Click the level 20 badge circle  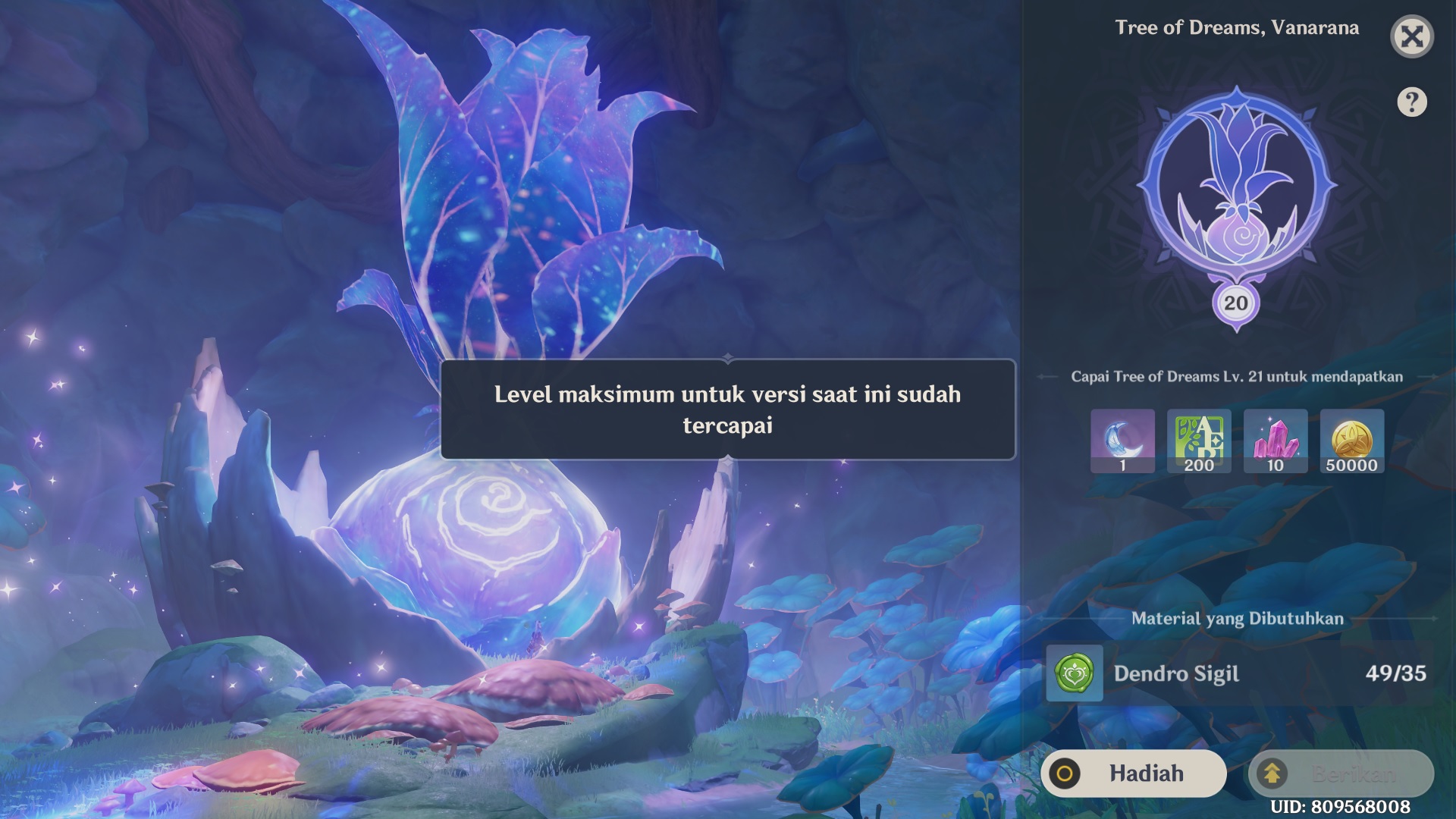tap(1236, 303)
